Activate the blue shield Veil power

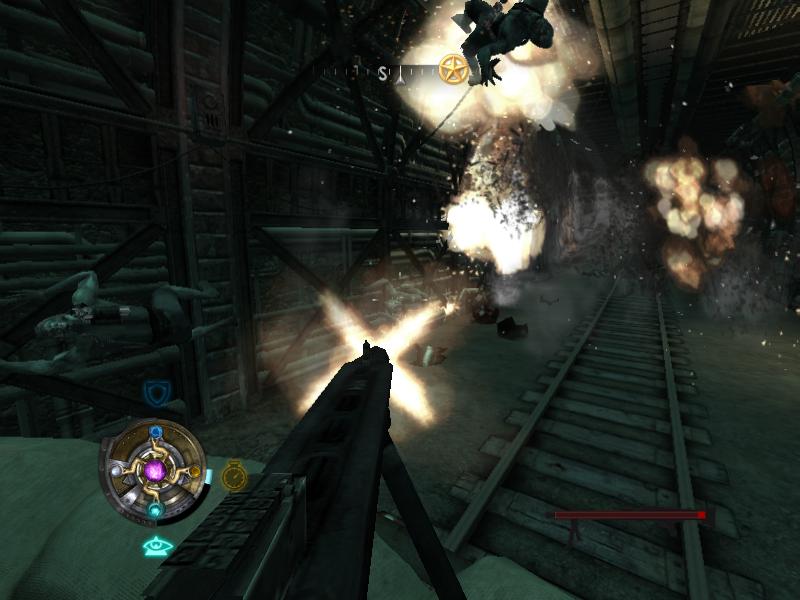point(154,391)
